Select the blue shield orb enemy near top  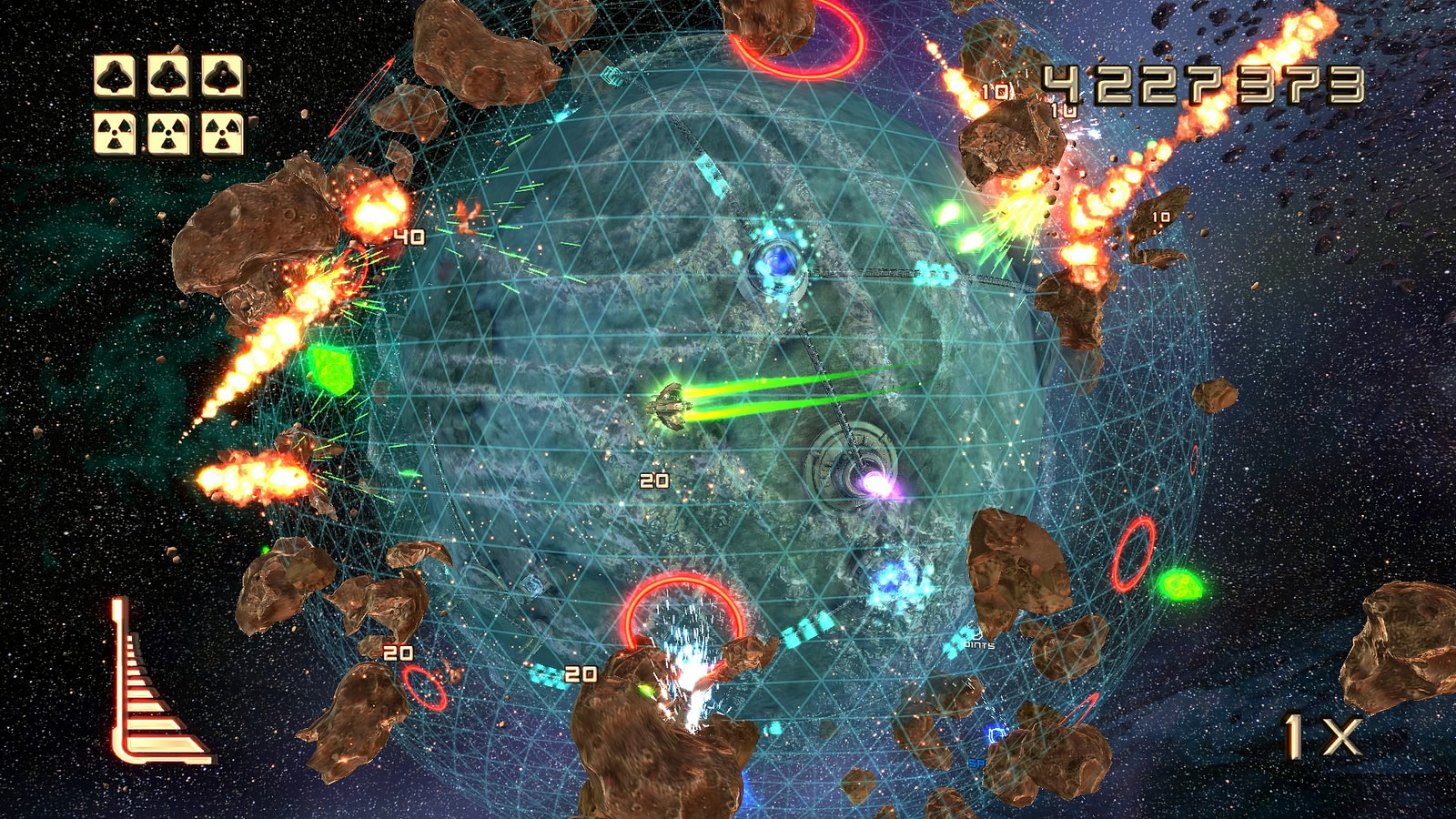775,264
